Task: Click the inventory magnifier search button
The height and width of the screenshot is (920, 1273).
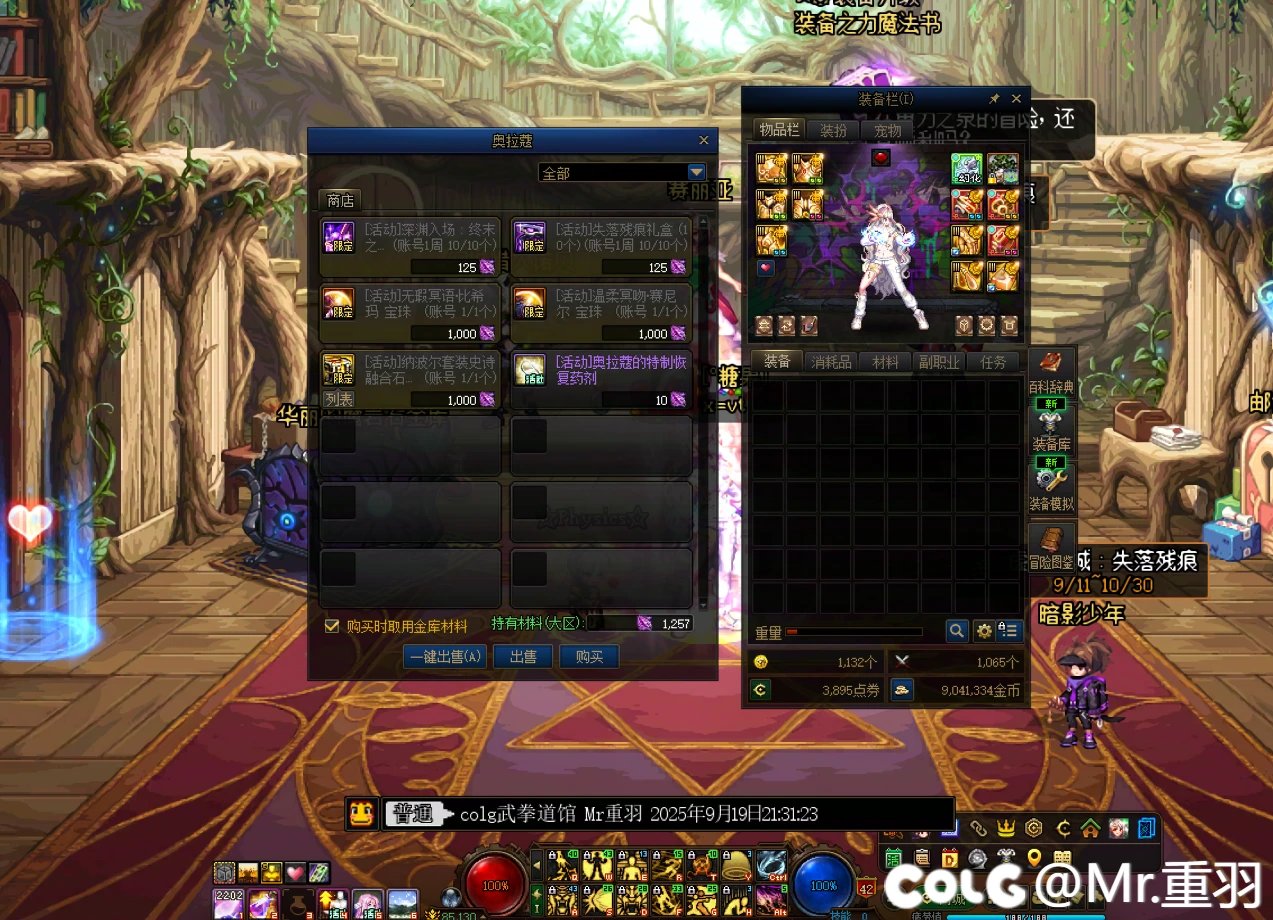Action: pos(957,630)
